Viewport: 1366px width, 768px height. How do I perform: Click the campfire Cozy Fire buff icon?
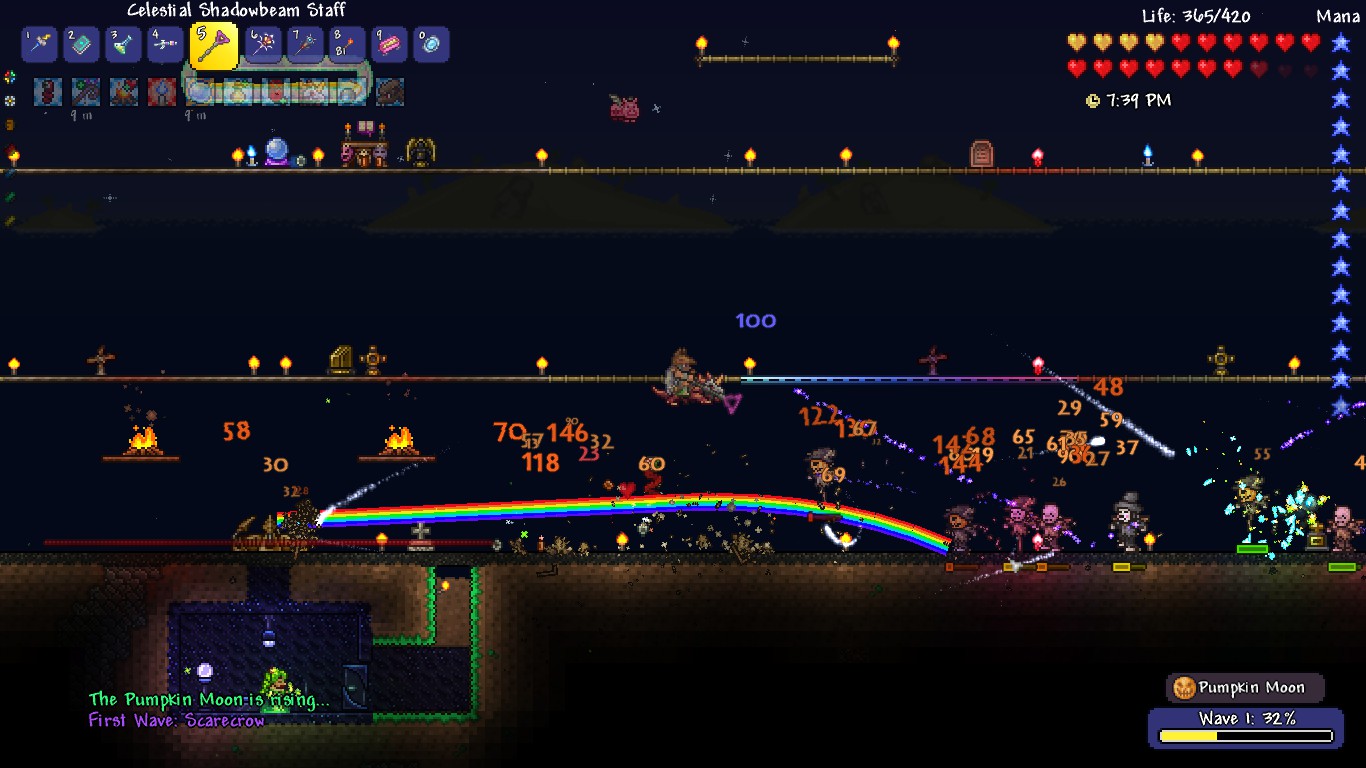pyautogui.click(x=124, y=92)
